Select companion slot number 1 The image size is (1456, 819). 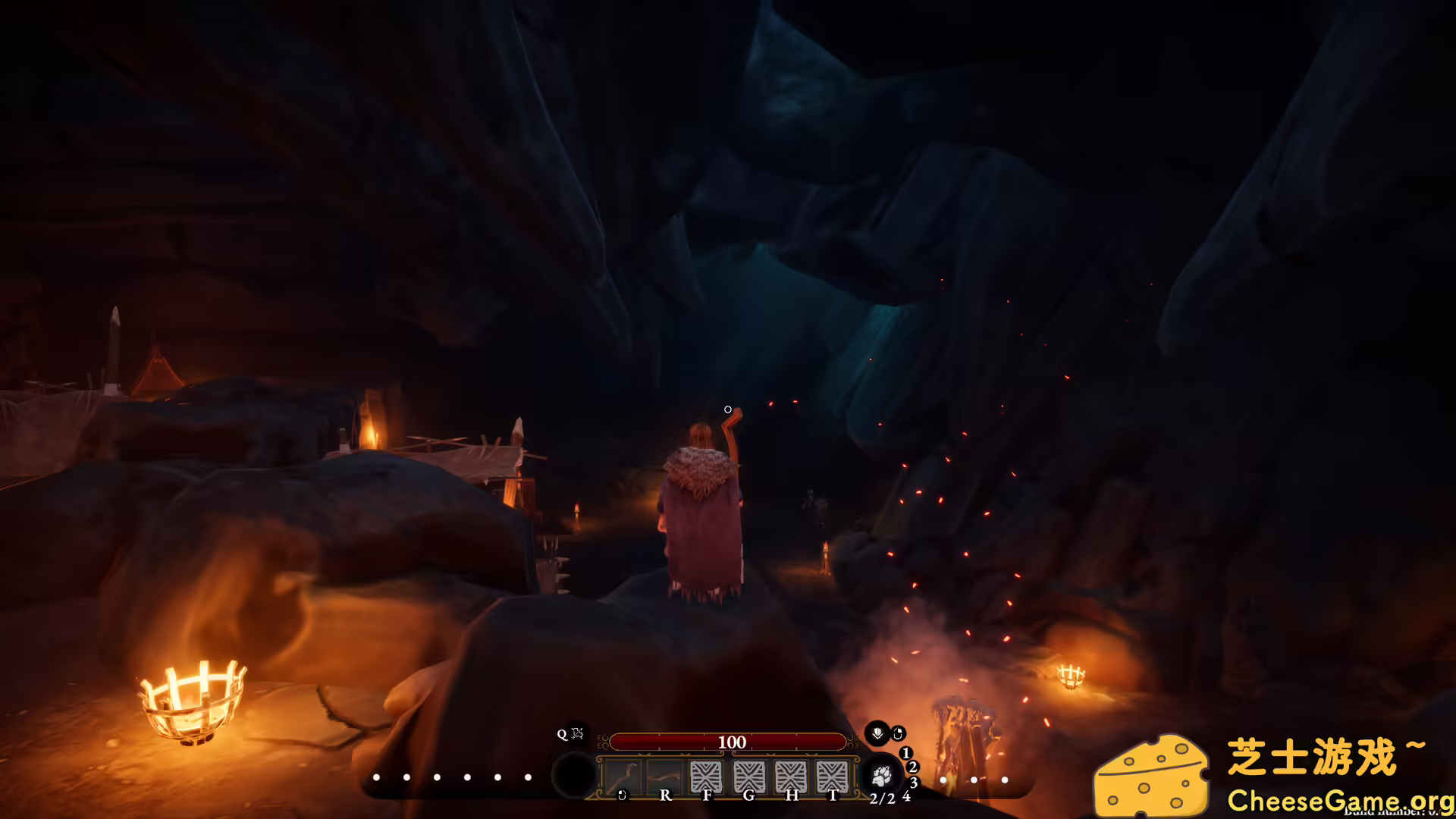(906, 753)
